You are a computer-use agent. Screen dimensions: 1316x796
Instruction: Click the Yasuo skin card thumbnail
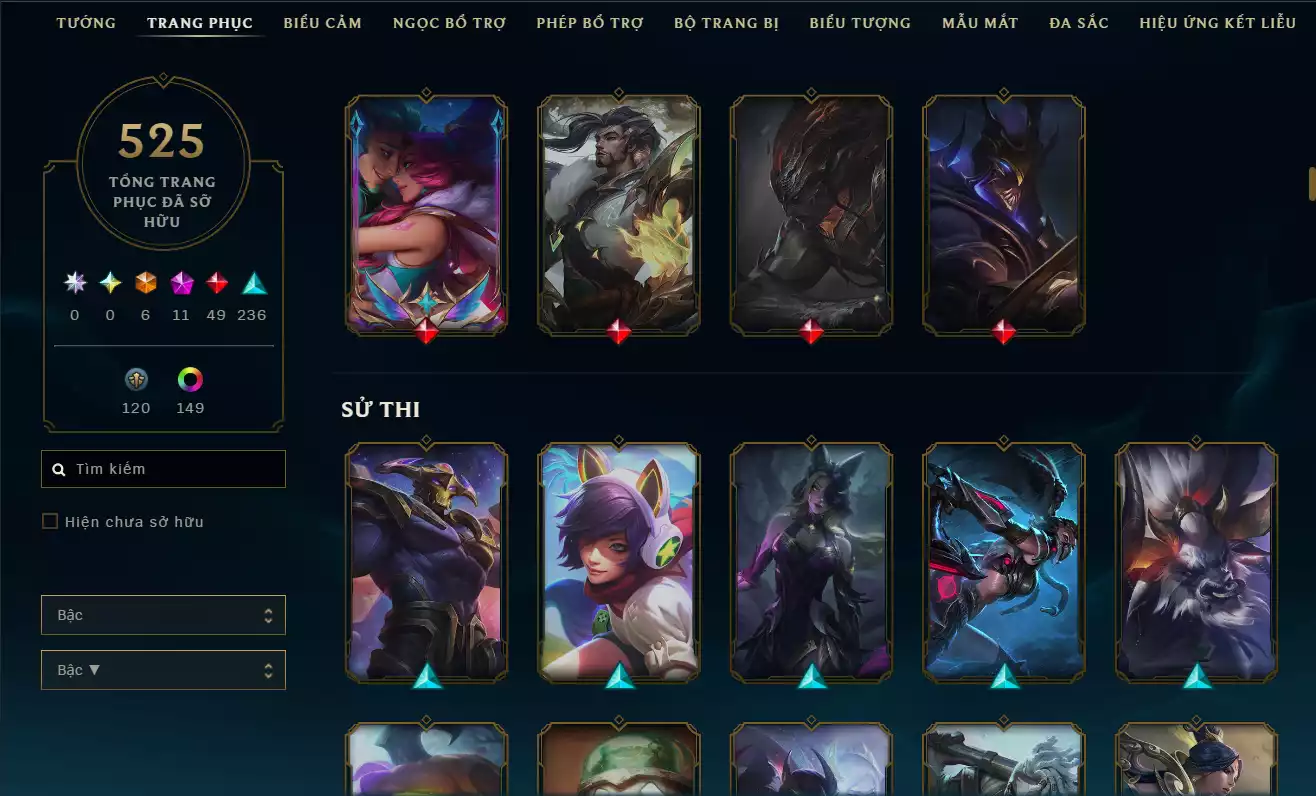pos(619,212)
